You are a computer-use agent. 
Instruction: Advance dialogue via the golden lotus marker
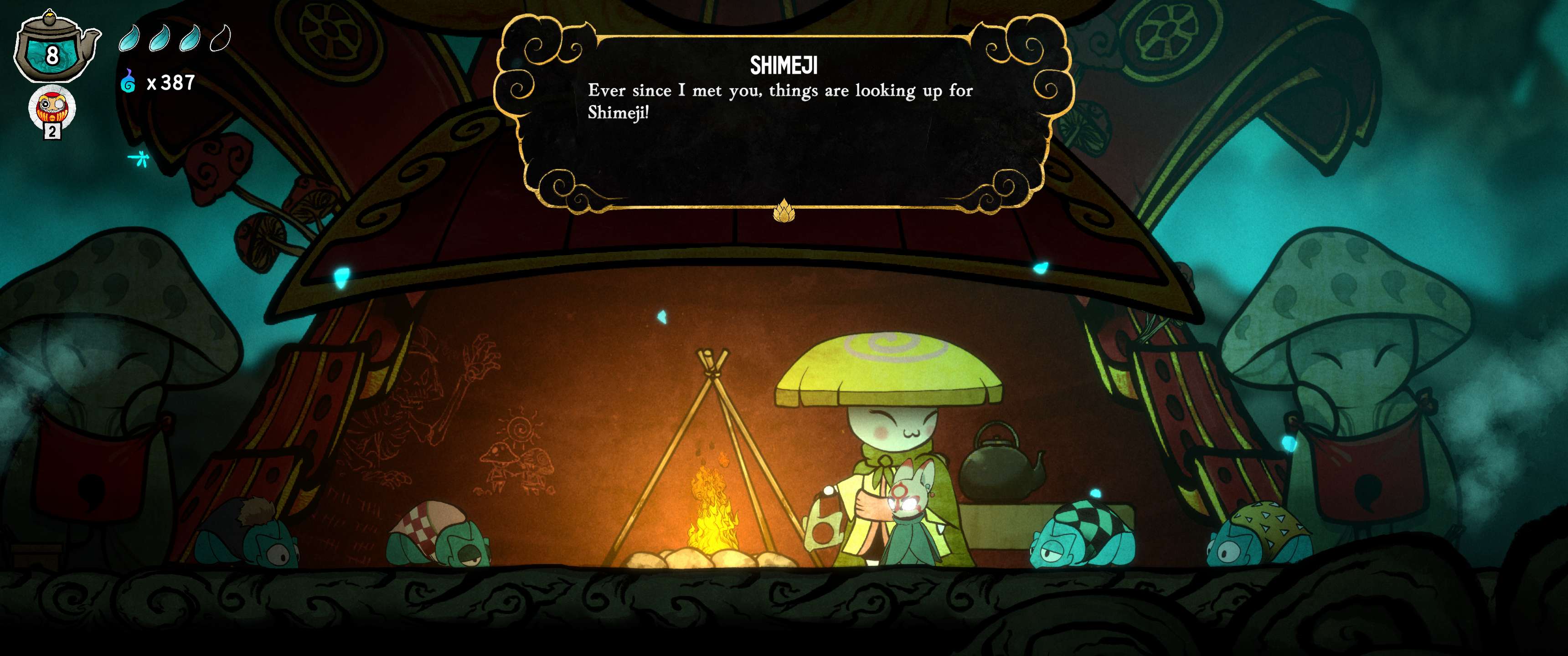pyautogui.click(x=784, y=210)
